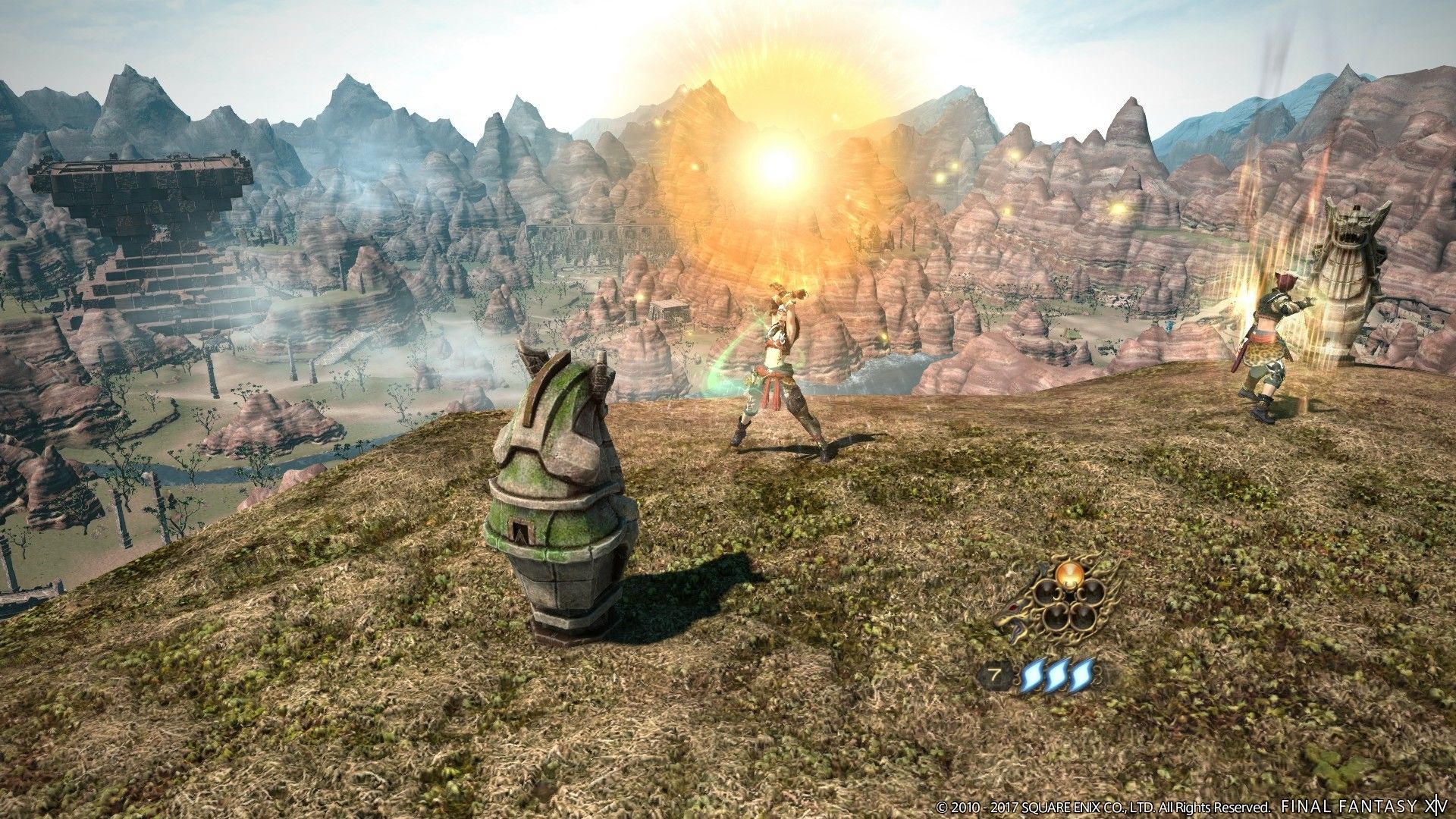Toggle the middle blue lightning chevron

click(x=1057, y=676)
